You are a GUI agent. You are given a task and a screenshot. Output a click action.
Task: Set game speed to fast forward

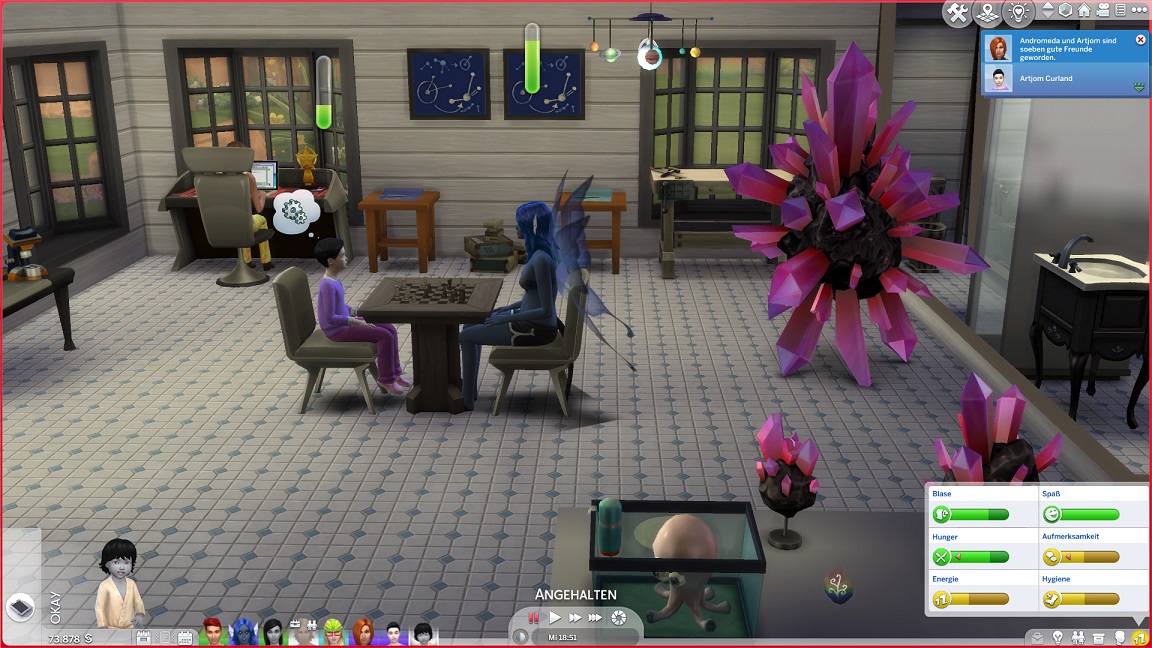coord(575,618)
